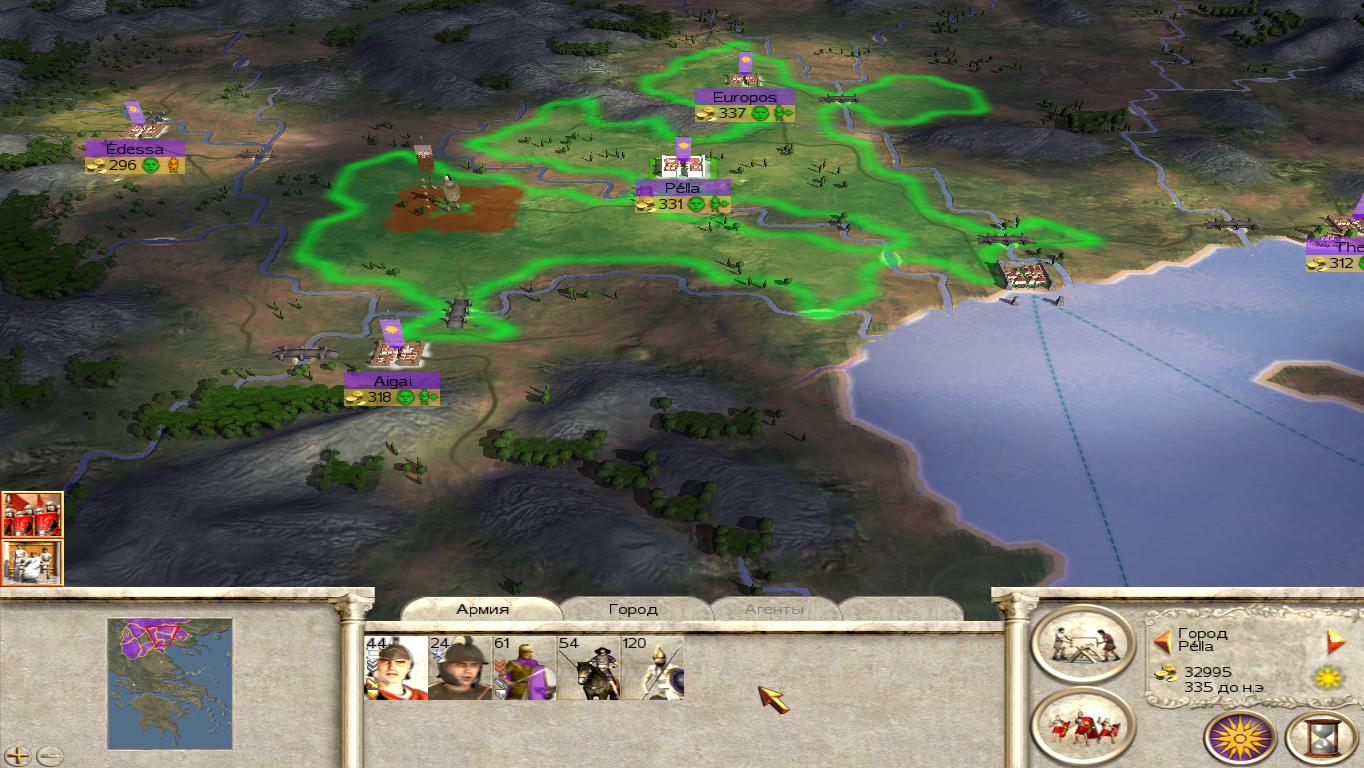
Task: Open the Город tab
Action: pyautogui.click(x=633, y=609)
